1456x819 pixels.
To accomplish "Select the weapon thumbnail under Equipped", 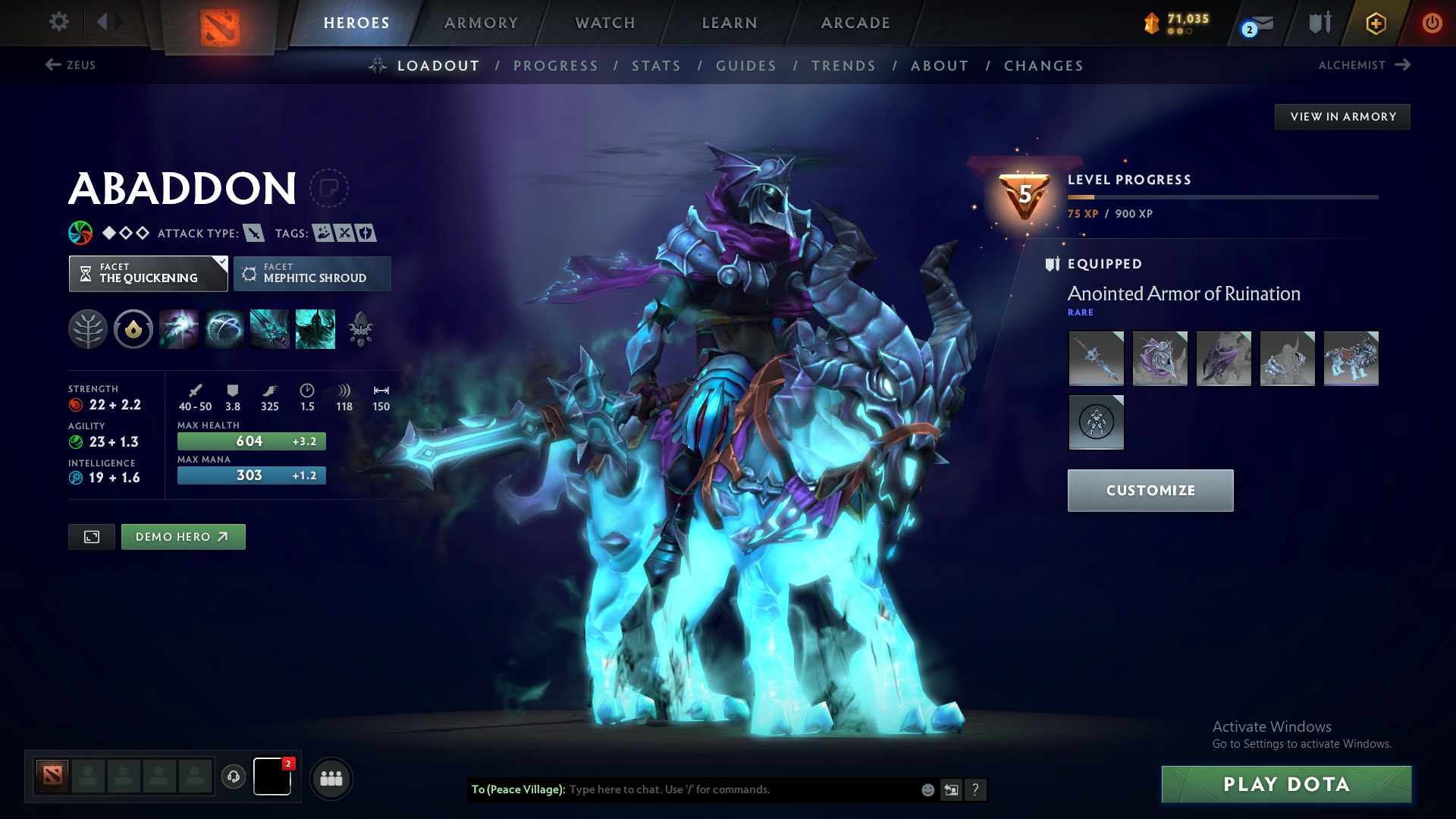I will point(1096,358).
